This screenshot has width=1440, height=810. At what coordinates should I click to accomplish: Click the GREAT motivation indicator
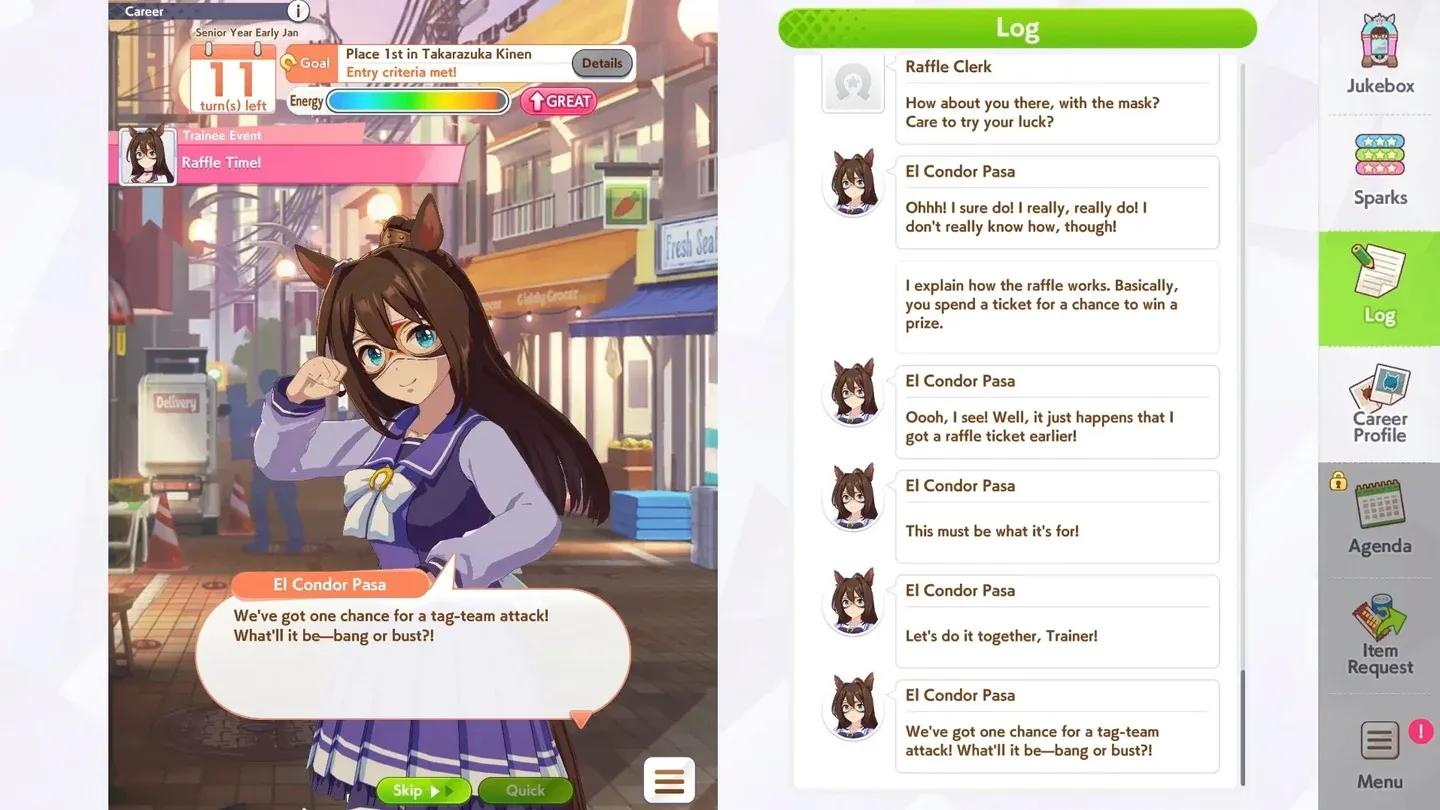(x=557, y=101)
